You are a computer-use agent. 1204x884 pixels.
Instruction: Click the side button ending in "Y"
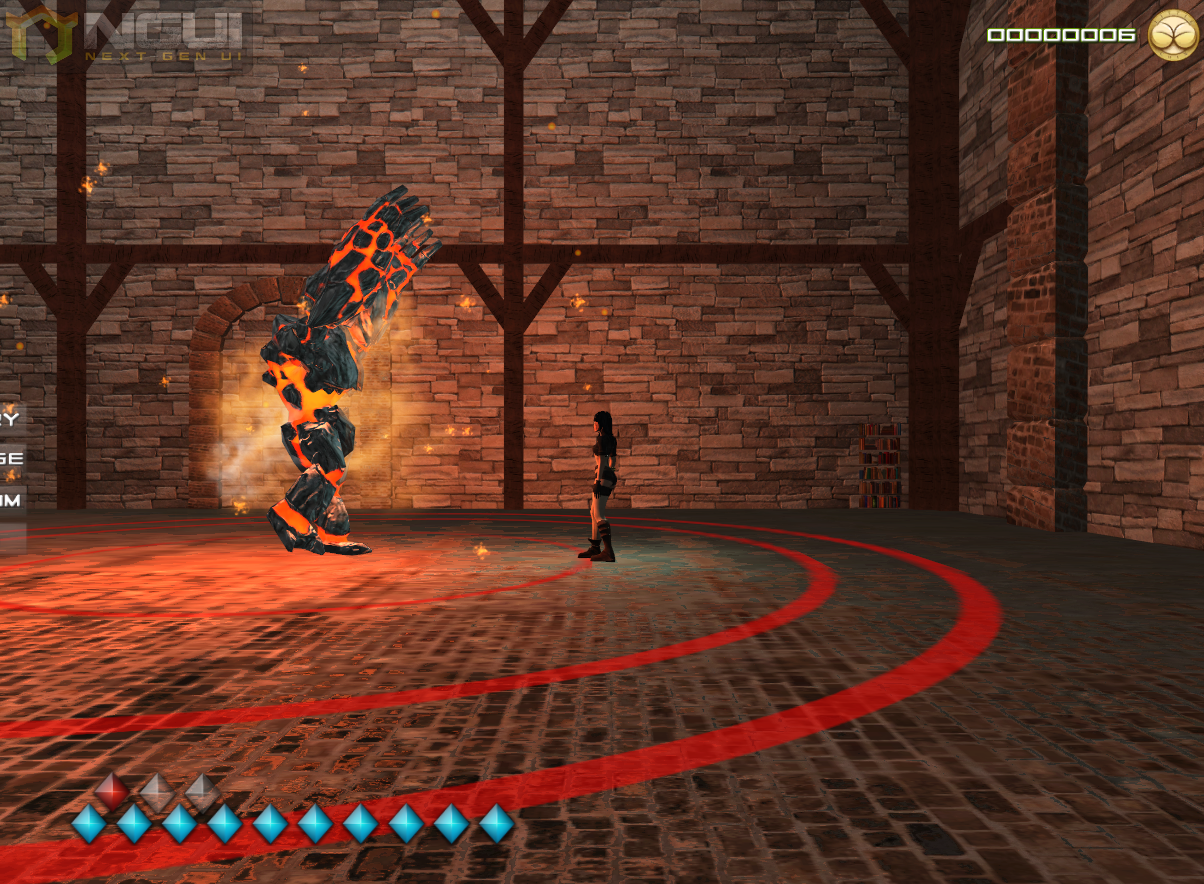pyautogui.click(x=11, y=418)
